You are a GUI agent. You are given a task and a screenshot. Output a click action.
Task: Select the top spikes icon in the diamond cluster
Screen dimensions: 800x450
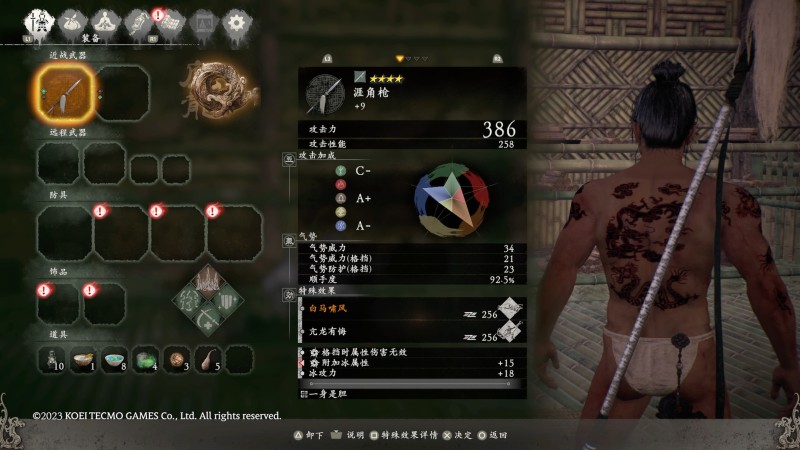click(210, 279)
